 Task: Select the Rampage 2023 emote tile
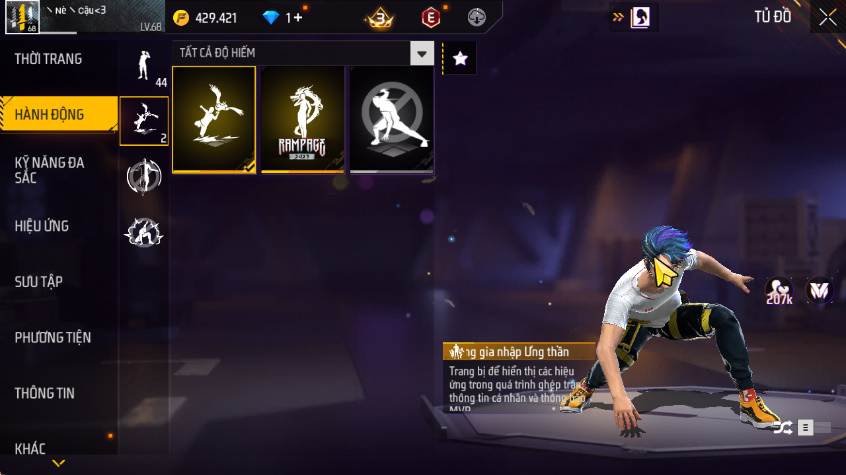(303, 119)
